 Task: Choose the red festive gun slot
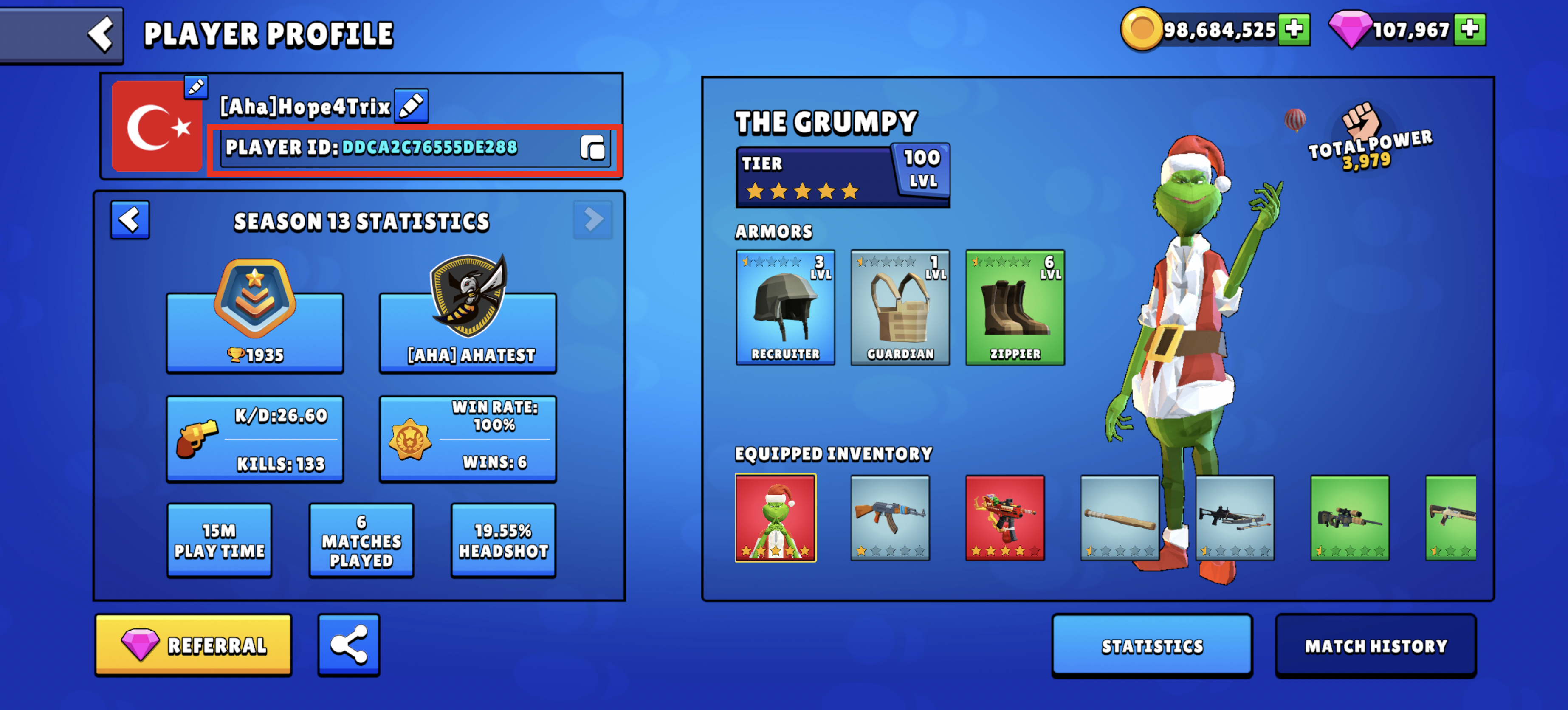click(x=1005, y=518)
